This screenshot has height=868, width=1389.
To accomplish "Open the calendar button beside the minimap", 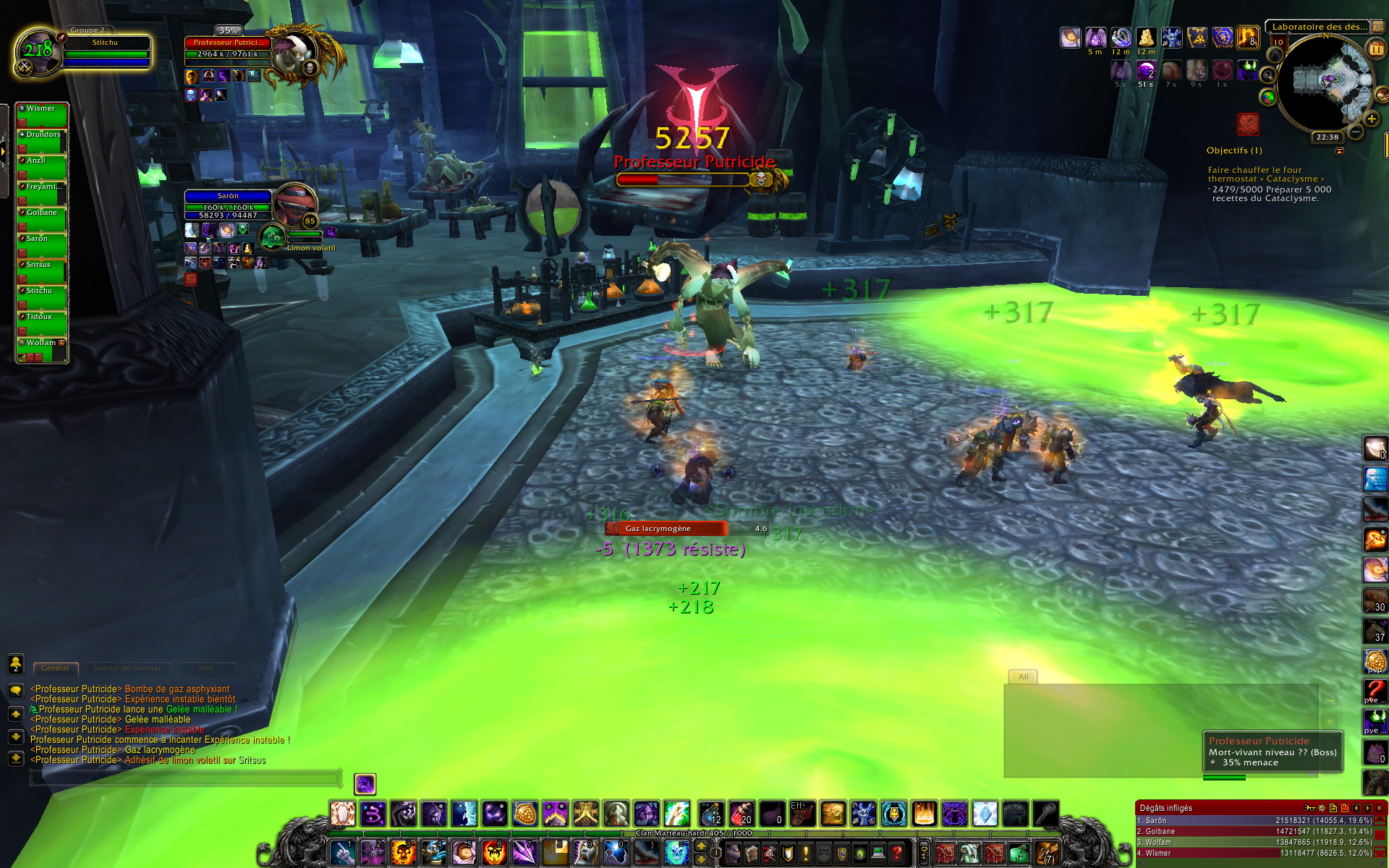I will tap(1375, 48).
